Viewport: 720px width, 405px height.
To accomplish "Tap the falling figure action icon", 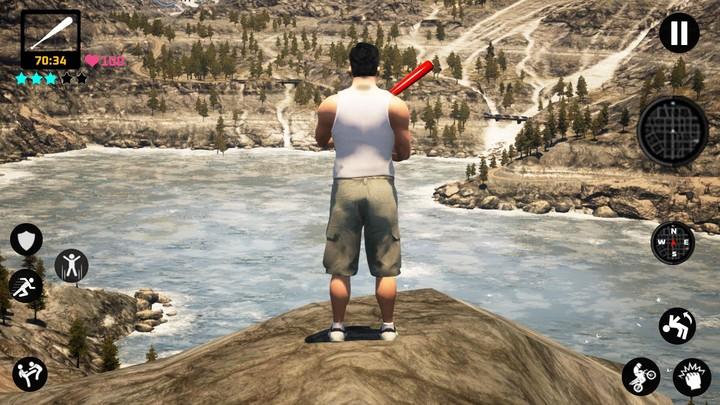I will pyautogui.click(x=677, y=325).
